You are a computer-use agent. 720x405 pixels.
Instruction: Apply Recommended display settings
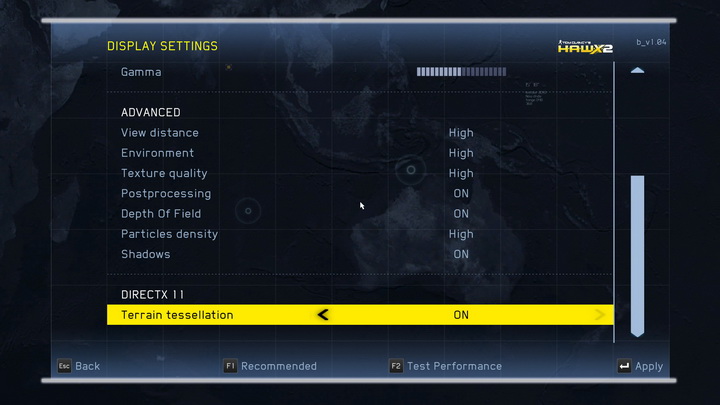[270, 366]
